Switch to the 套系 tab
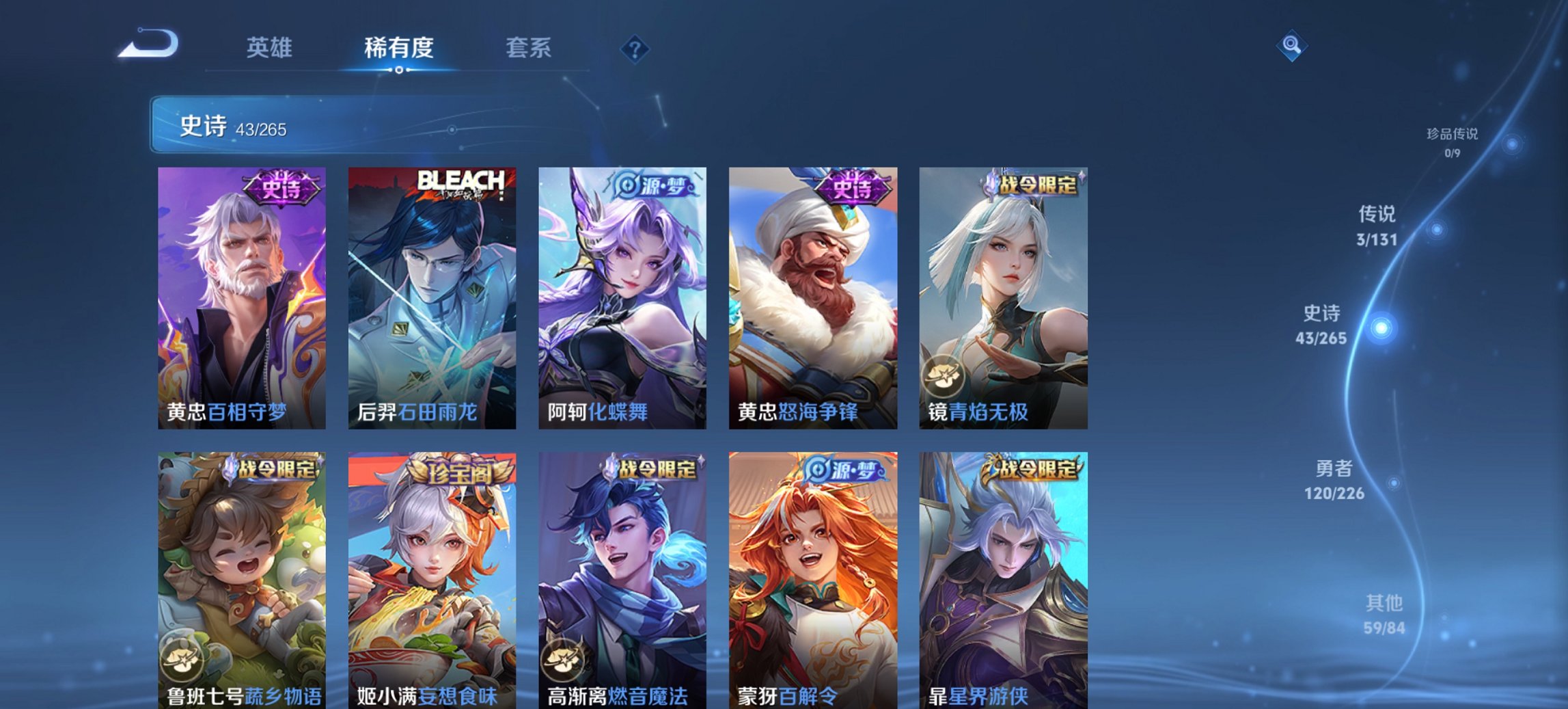1568x709 pixels. point(529,47)
